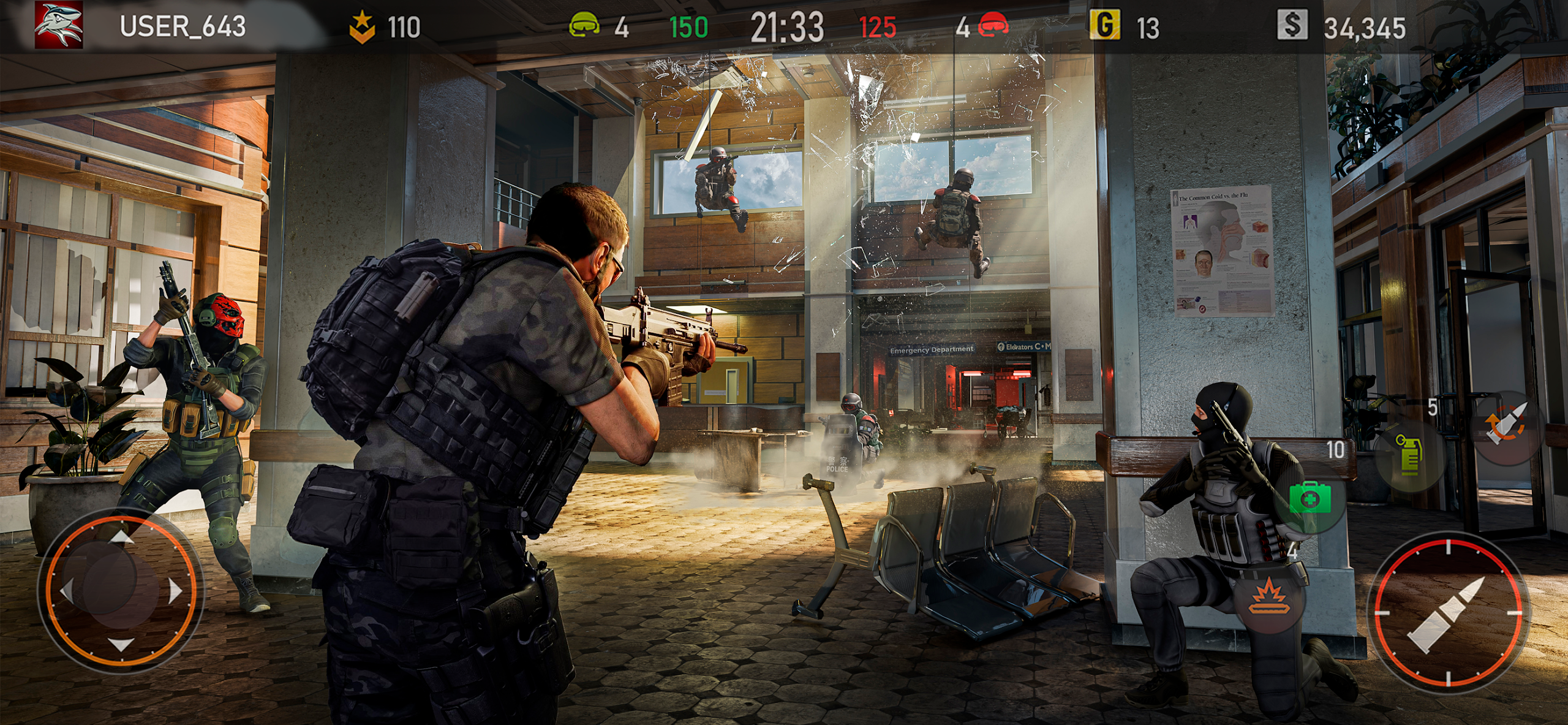
Task: Select the USER_643 player name
Action: click(x=183, y=27)
